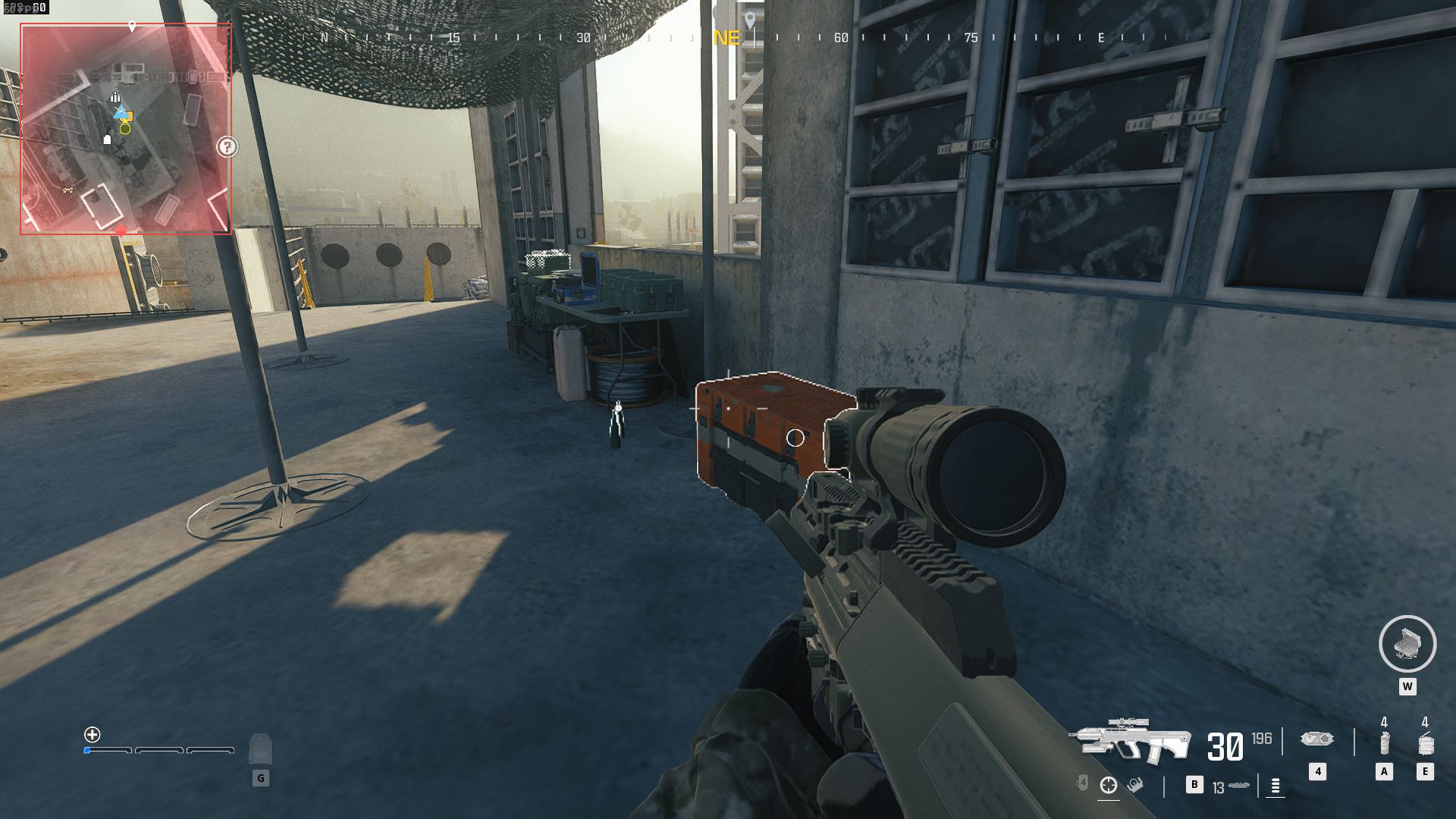The image size is (1456, 819).
Task: Click the yellow NE compass heading
Action: coord(726,38)
